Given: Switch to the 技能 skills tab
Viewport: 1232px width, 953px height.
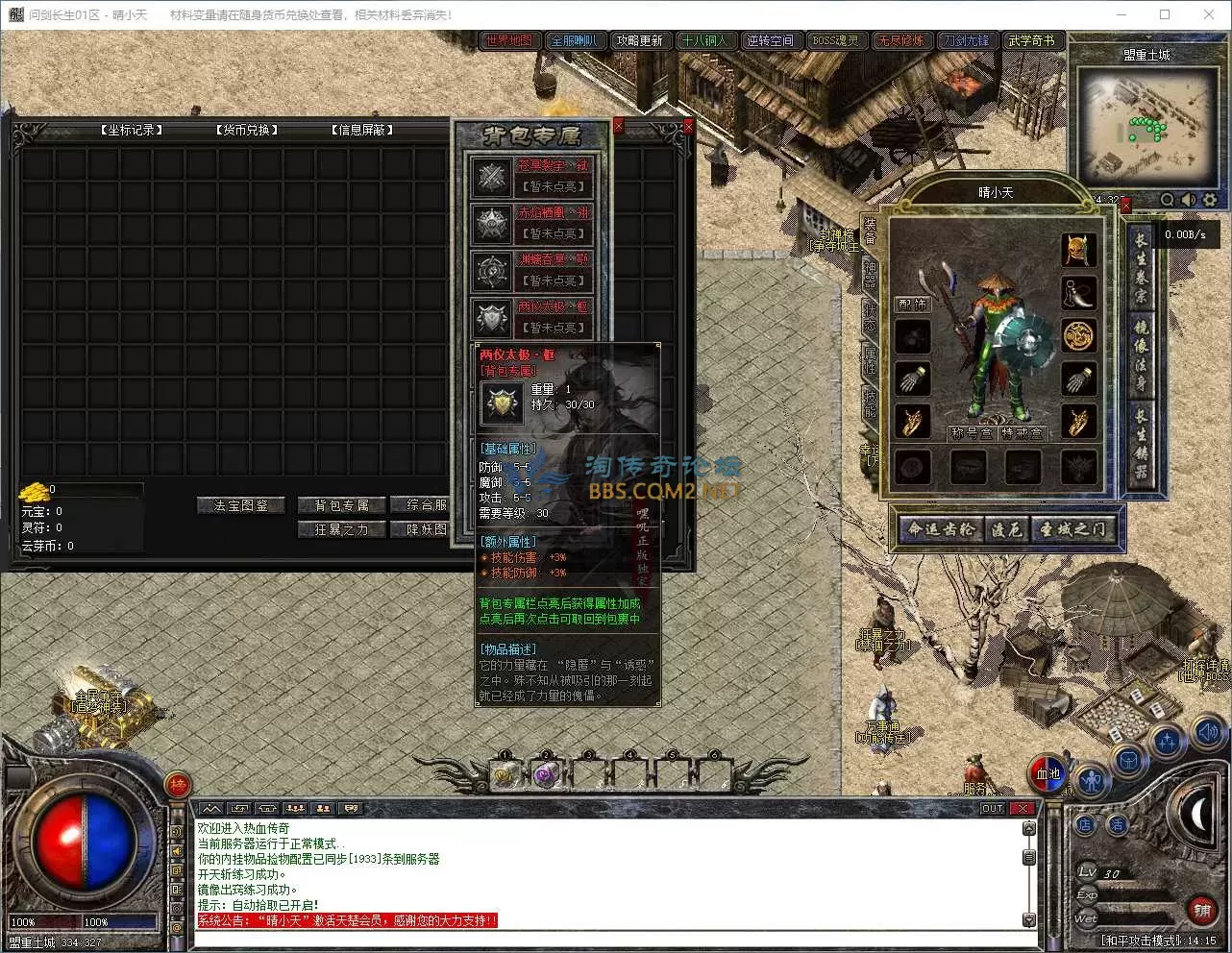Looking at the screenshot, I should click(870, 403).
